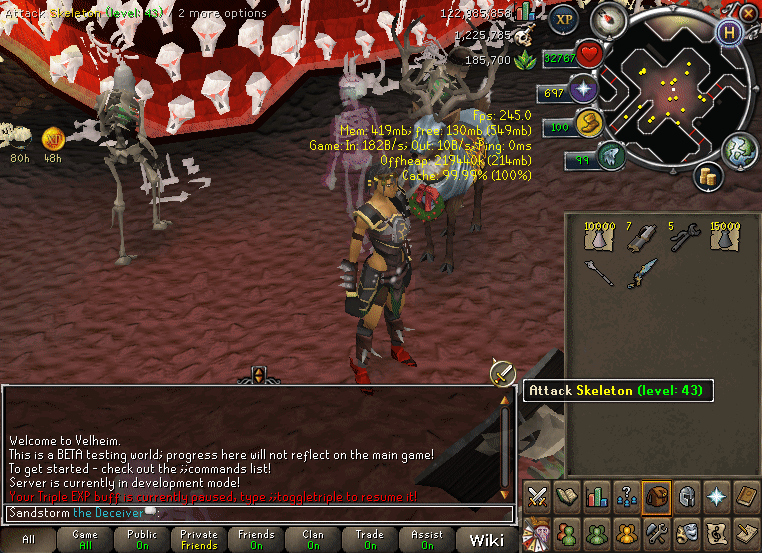This screenshot has width=762, height=553.
Task: Open the XP counter orb
Action: click(x=565, y=19)
